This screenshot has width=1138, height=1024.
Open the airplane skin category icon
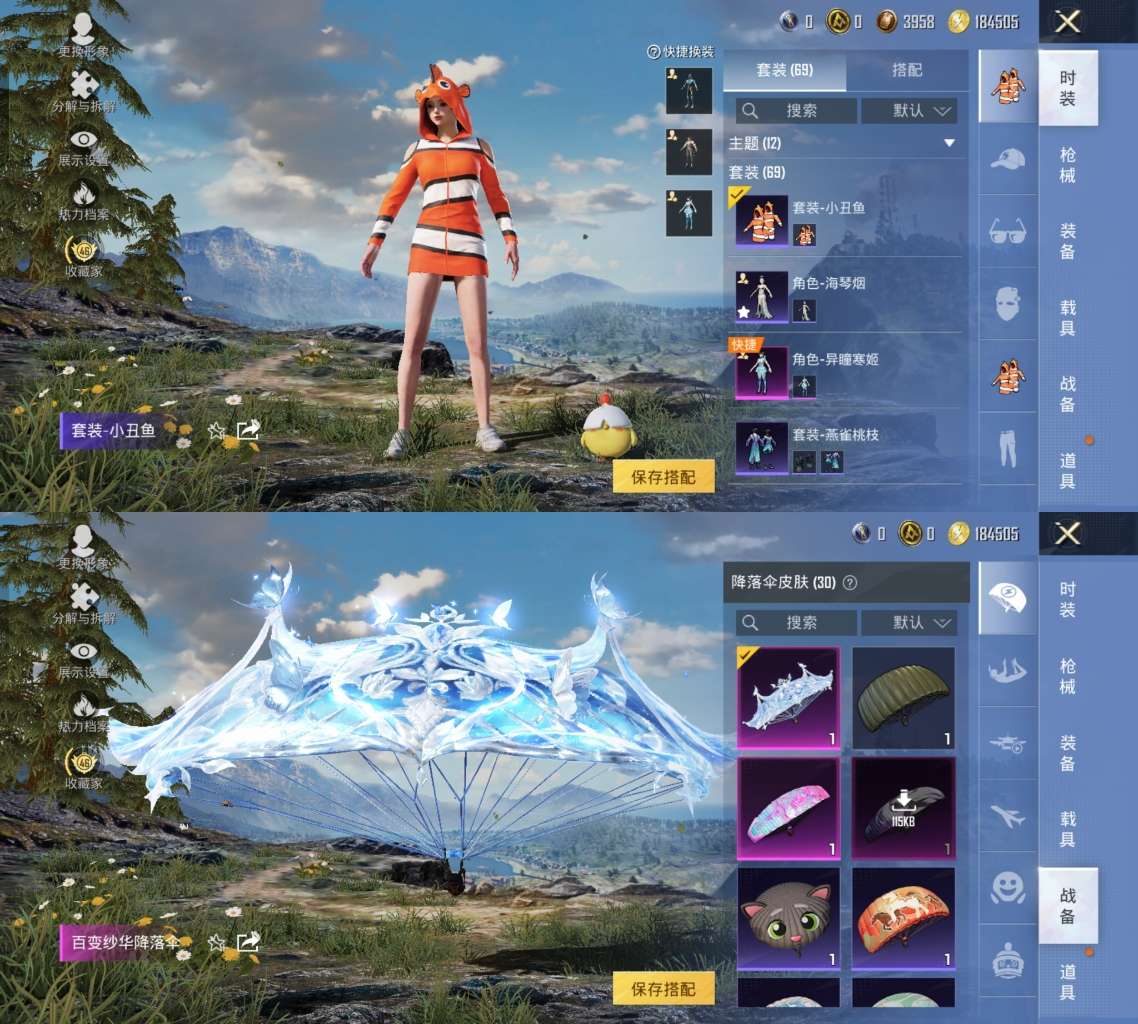[1007, 816]
